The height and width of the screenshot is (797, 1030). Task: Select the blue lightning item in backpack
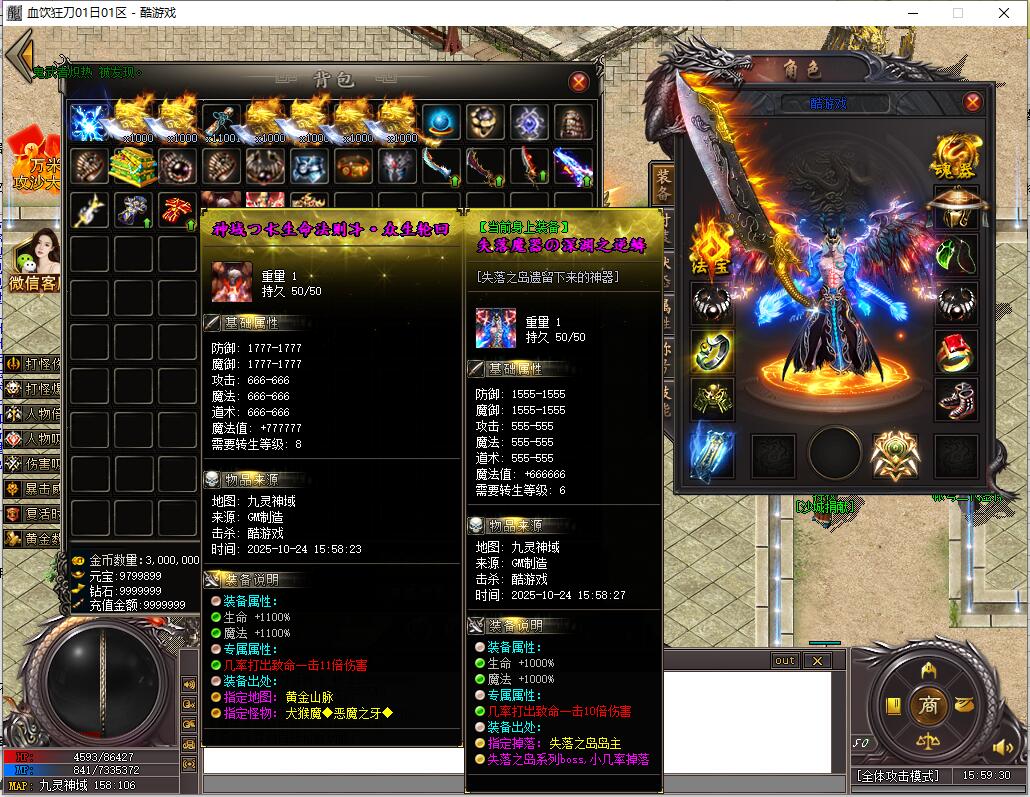coord(91,123)
